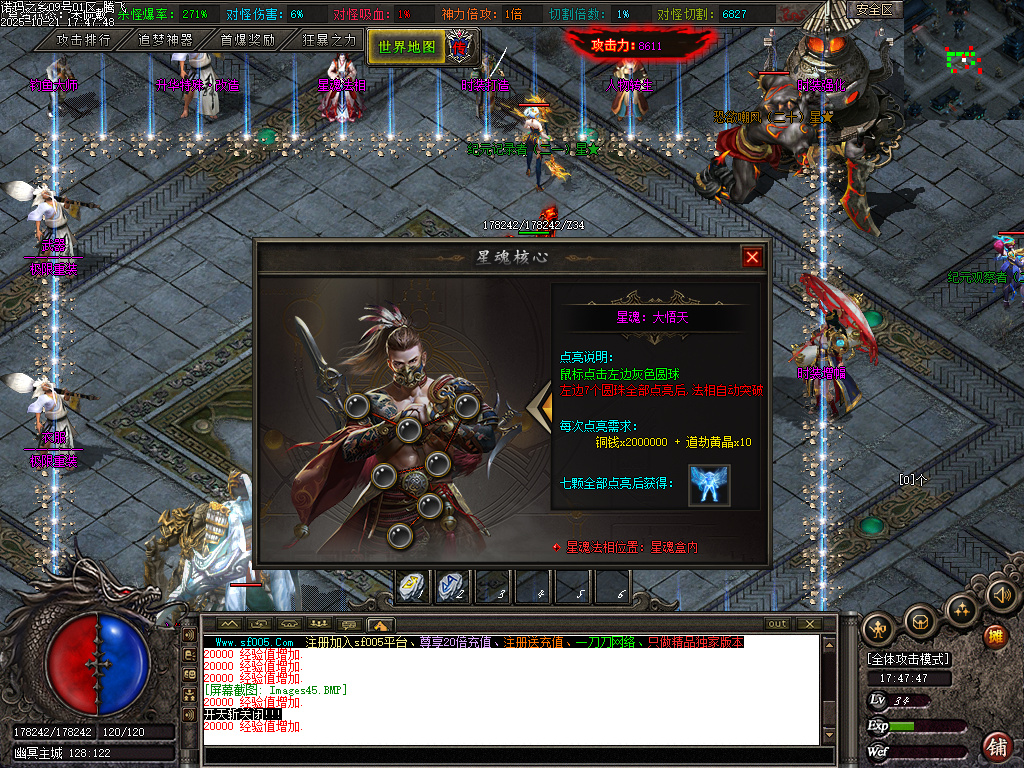1024x768 pixels.
Task: Open the 攻击排行 ranking menu
Action: [83, 40]
